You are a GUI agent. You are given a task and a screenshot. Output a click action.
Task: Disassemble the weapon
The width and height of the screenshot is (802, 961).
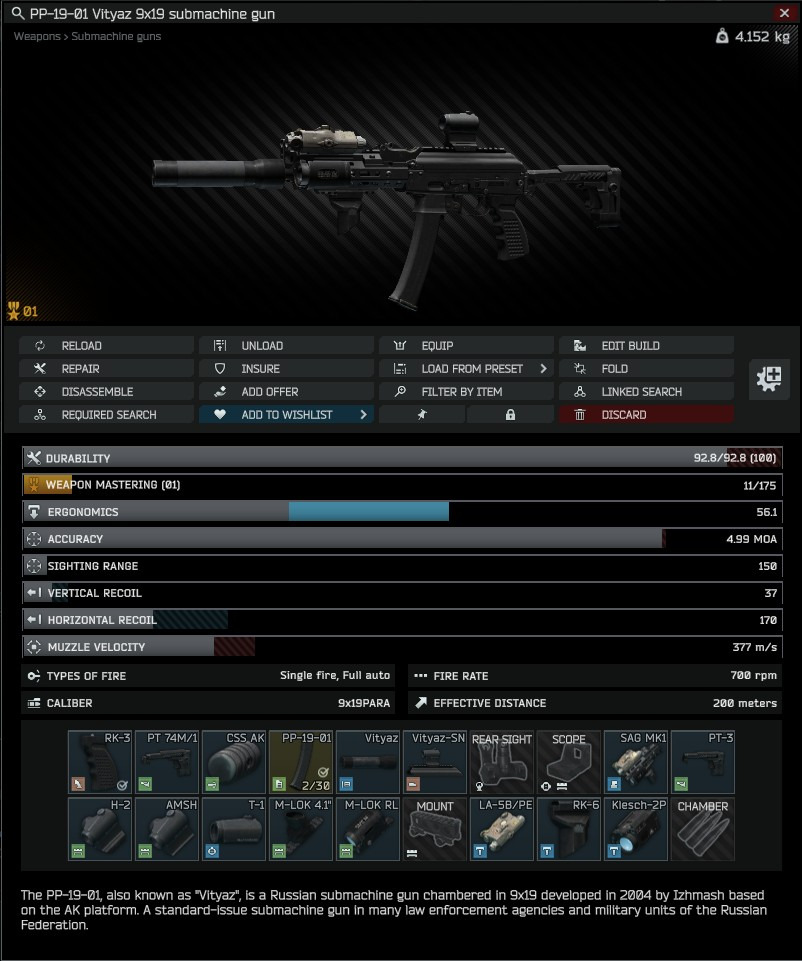(x=105, y=391)
